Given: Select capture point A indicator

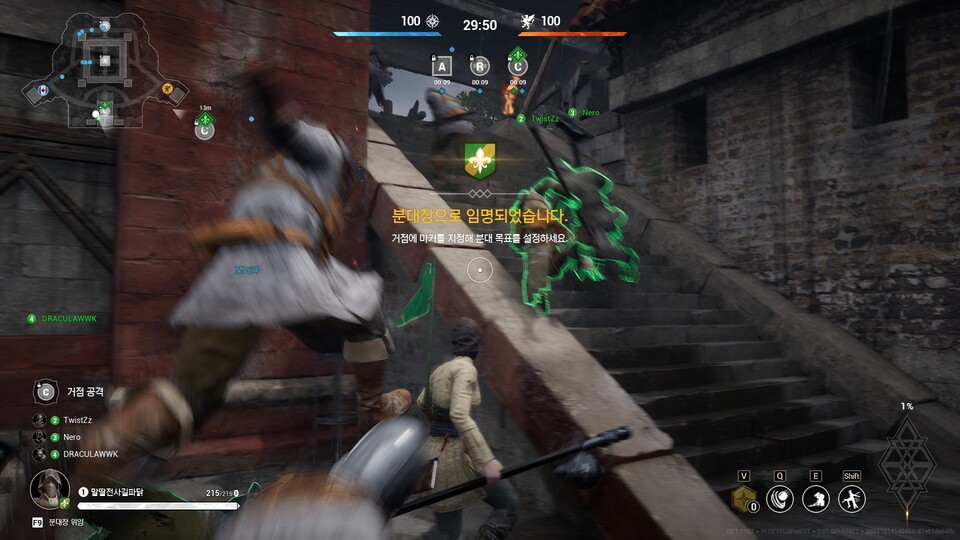Looking at the screenshot, I should 441,66.
